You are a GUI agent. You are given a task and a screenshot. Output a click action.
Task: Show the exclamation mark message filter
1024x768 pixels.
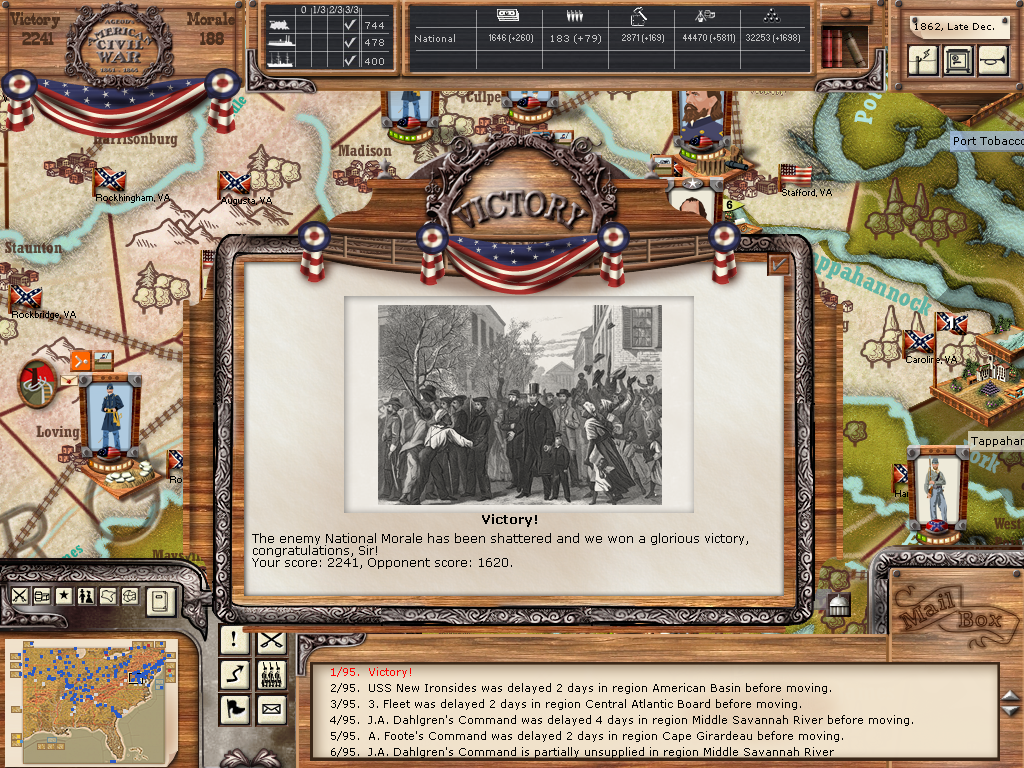(234, 640)
